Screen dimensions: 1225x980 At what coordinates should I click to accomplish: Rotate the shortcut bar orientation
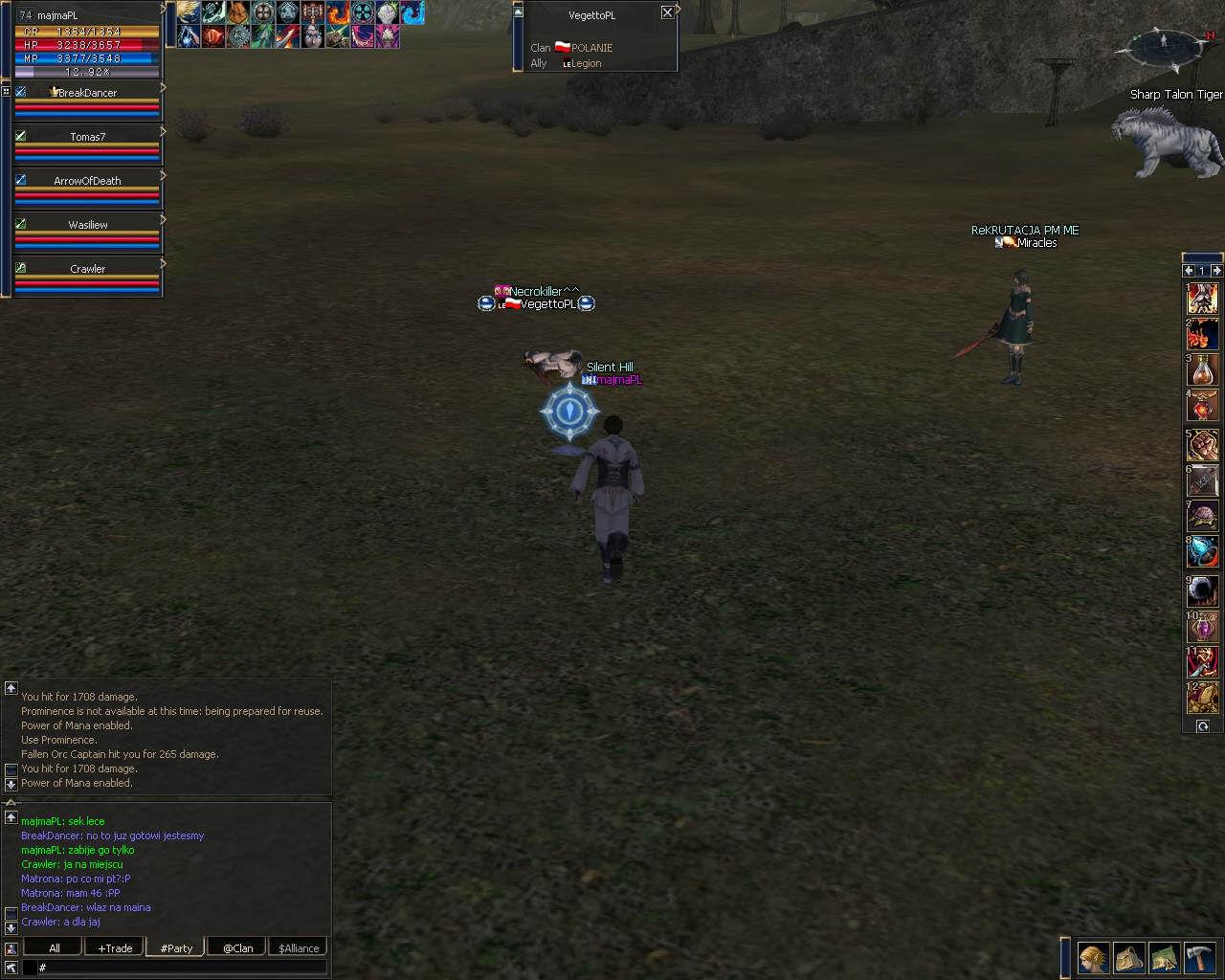[x=1203, y=726]
